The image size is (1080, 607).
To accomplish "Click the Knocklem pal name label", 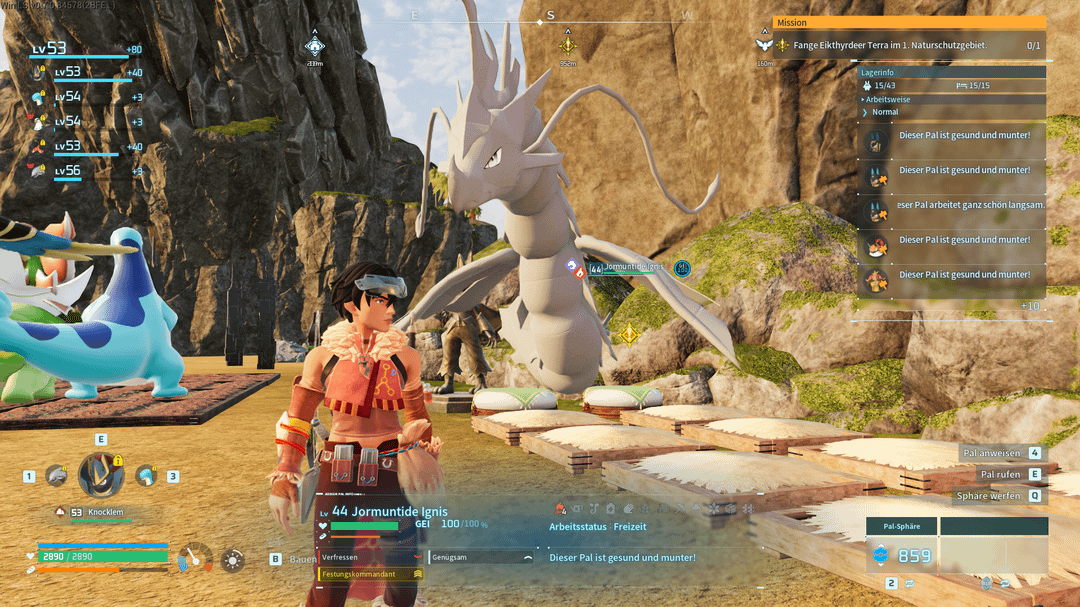I will click(x=105, y=512).
